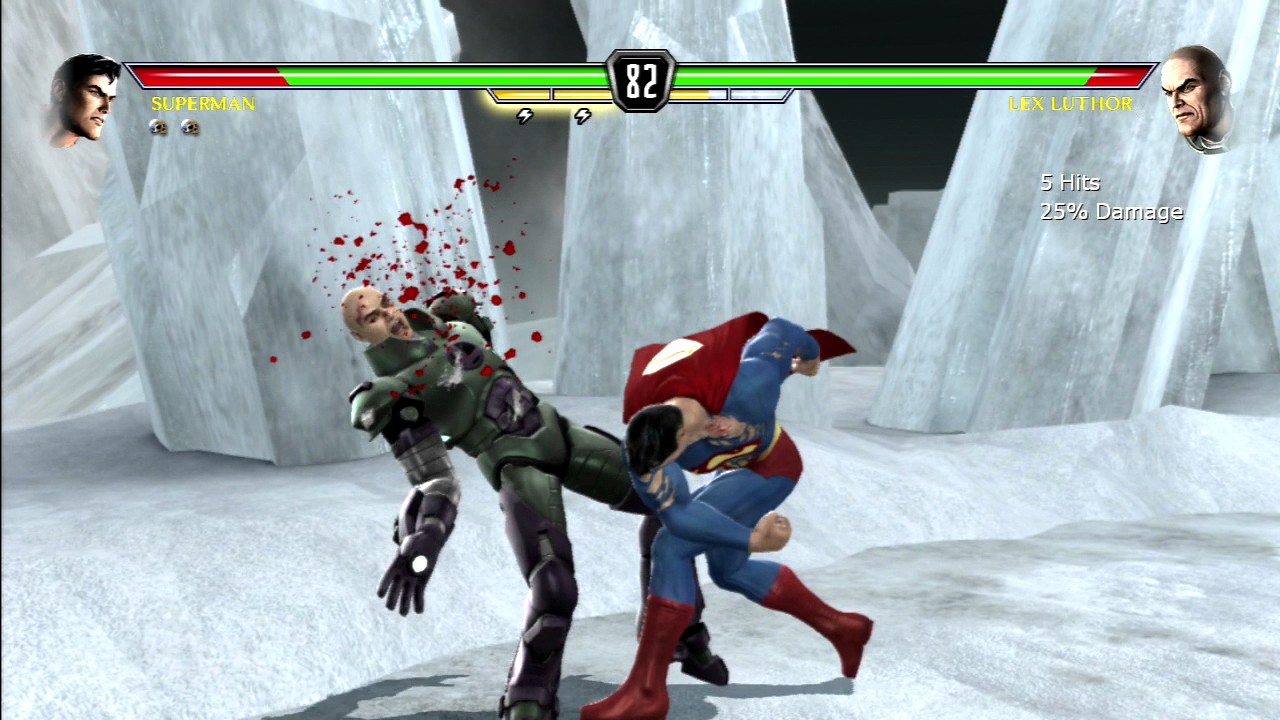Click the 25% Damage text

coord(1110,211)
